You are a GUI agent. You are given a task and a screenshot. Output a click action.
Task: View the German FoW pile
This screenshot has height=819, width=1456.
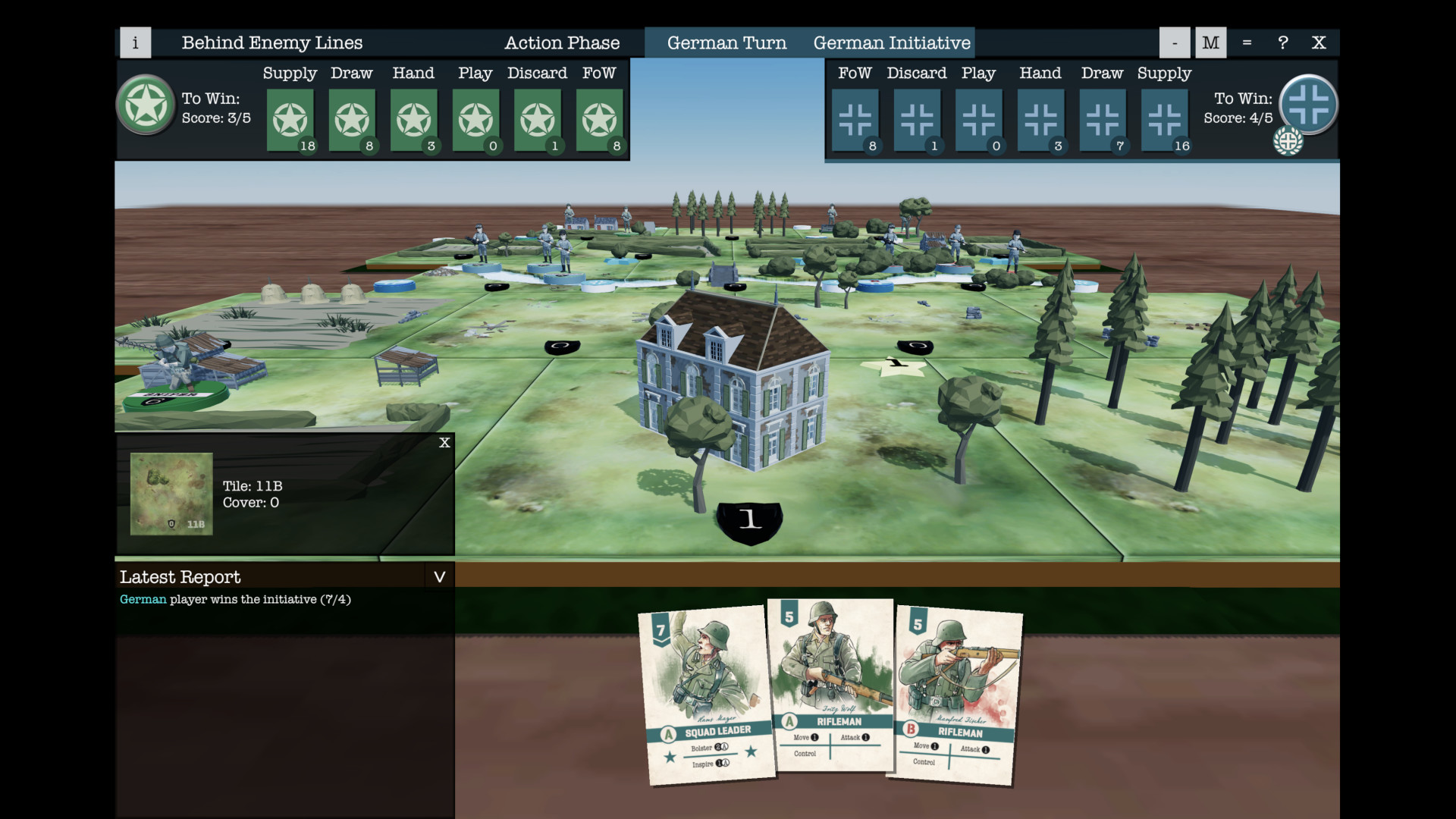[855, 119]
